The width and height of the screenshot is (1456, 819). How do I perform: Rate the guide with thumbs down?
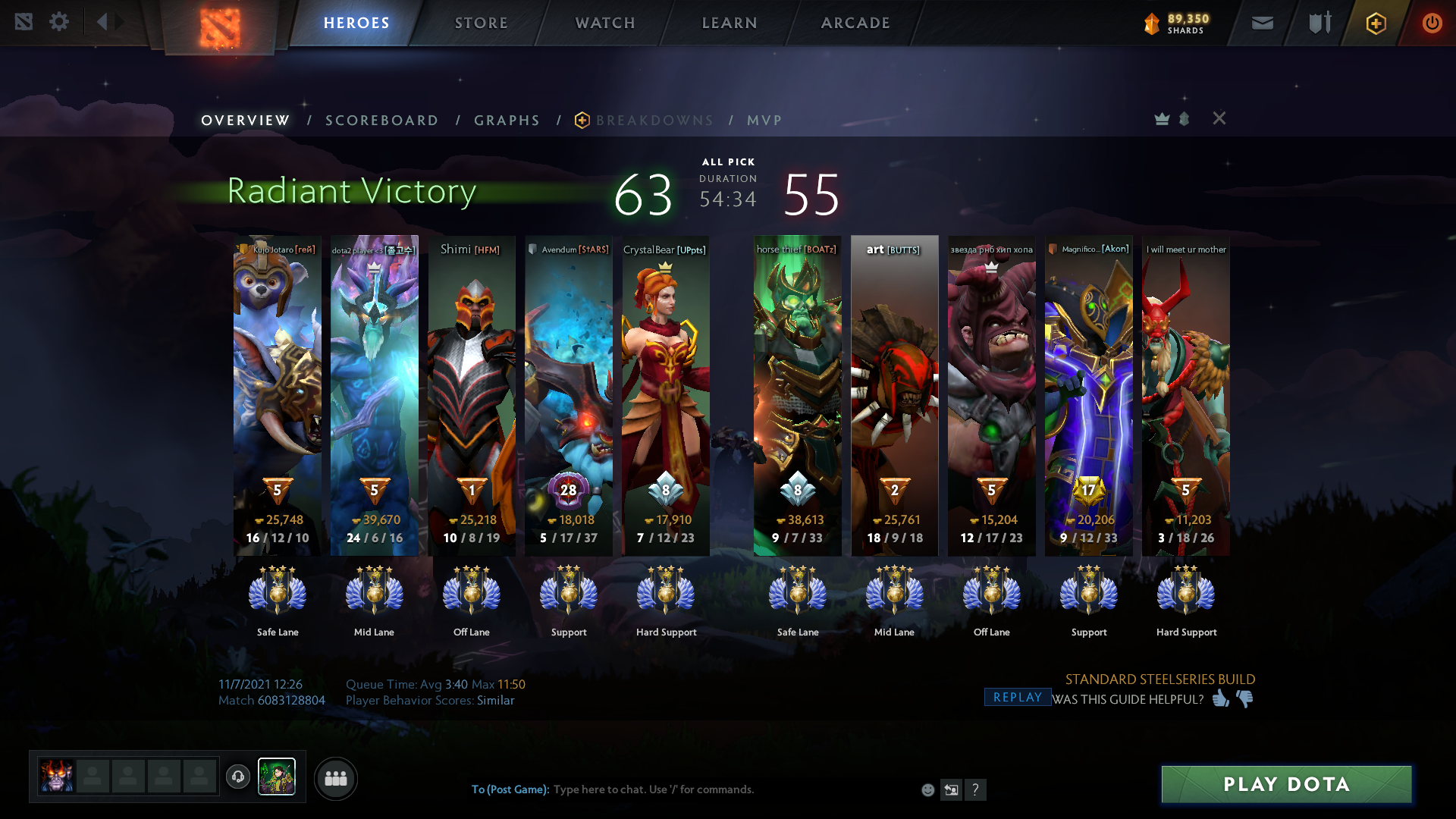coord(1244,698)
